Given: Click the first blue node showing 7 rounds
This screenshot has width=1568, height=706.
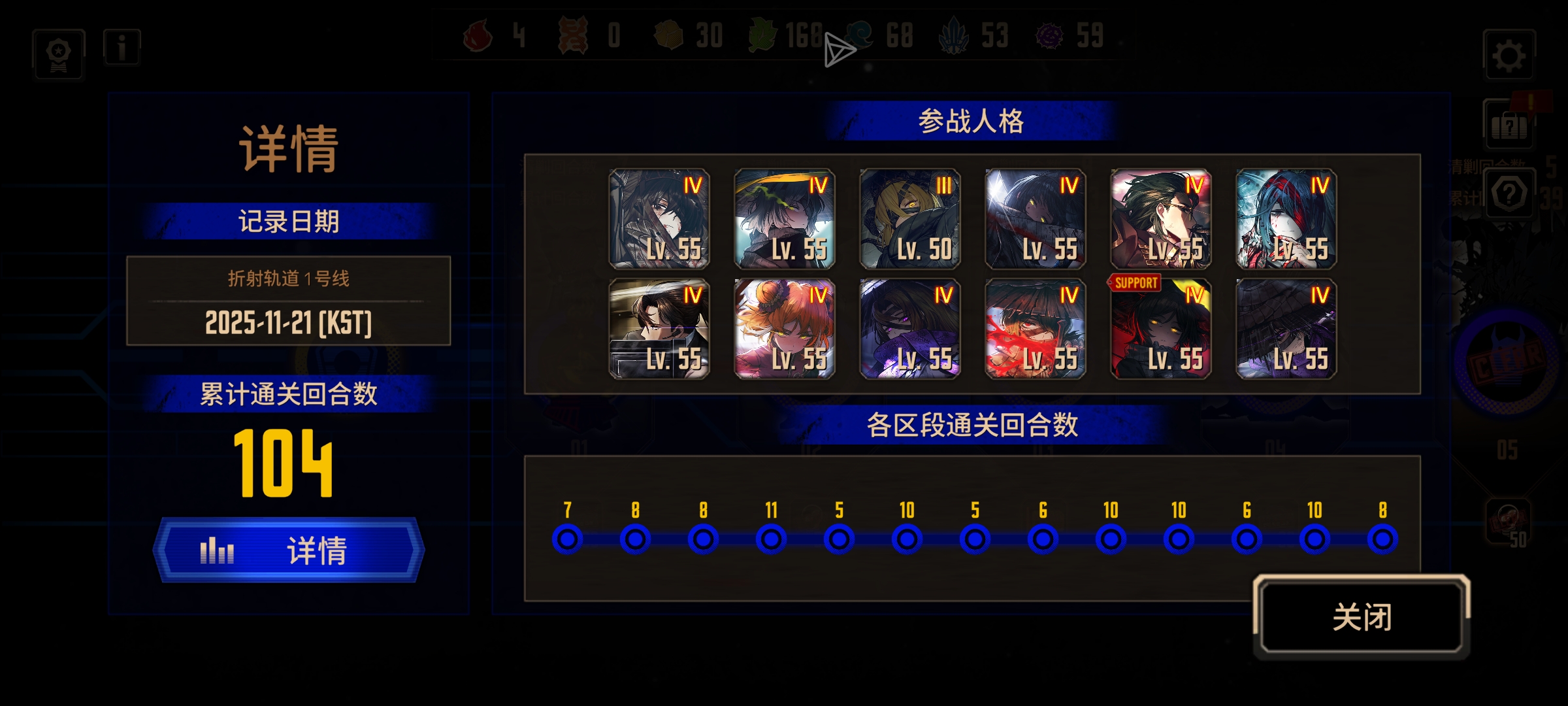Looking at the screenshot, I should click(x=568, y=539).
